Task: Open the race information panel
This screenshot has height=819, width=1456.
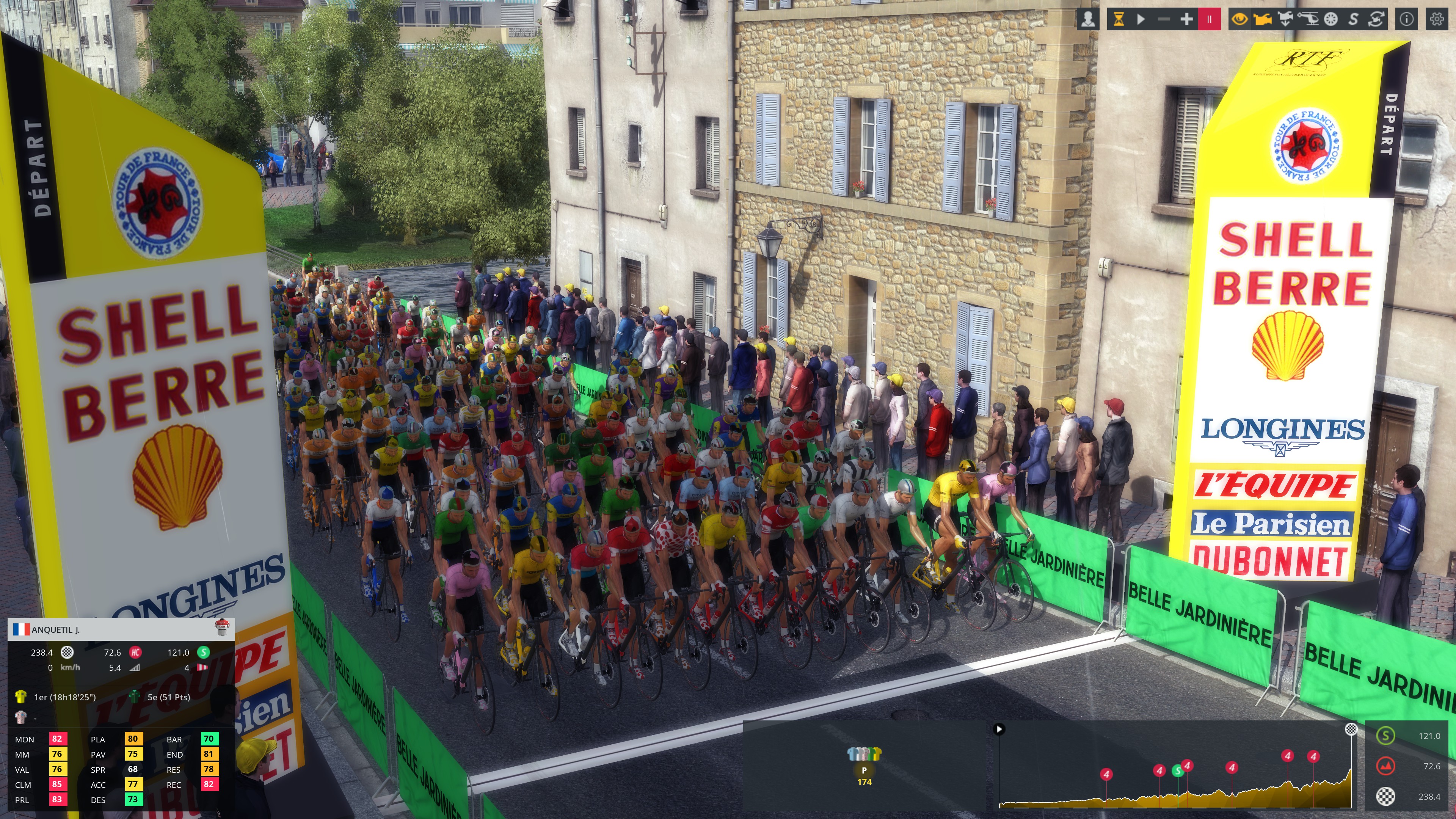Action: [x=1407, y=20]
